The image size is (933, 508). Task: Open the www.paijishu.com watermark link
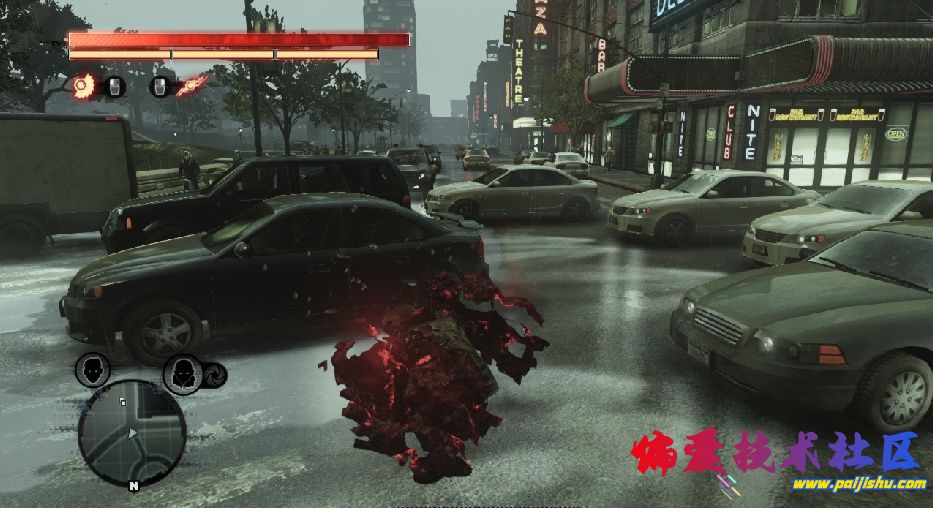859,485
